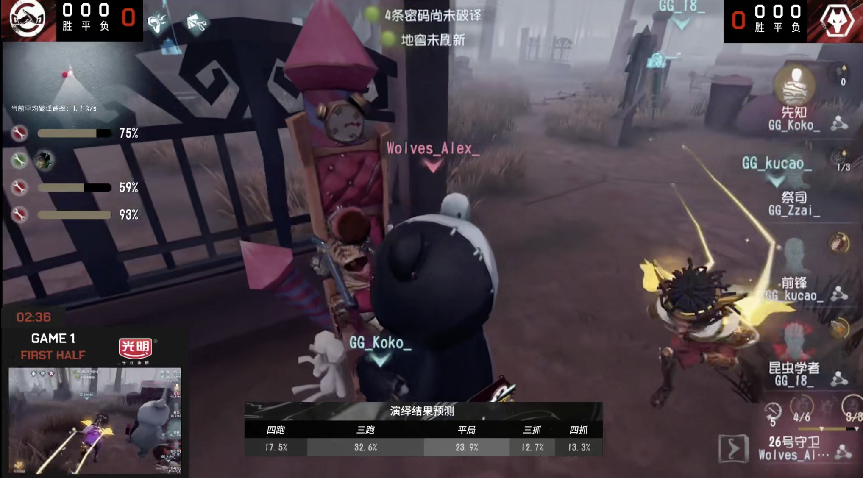Viewport: 863px width, 478px height.
Task: Select the Seer (先知) survivor portrait
Action: pos(794,85)
